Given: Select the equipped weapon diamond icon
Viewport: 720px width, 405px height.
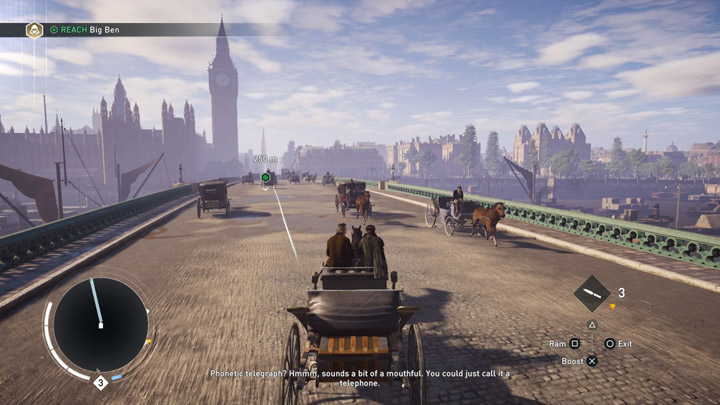Looking at the screenshot, I should pyautogui.click(x=592, y=293).
